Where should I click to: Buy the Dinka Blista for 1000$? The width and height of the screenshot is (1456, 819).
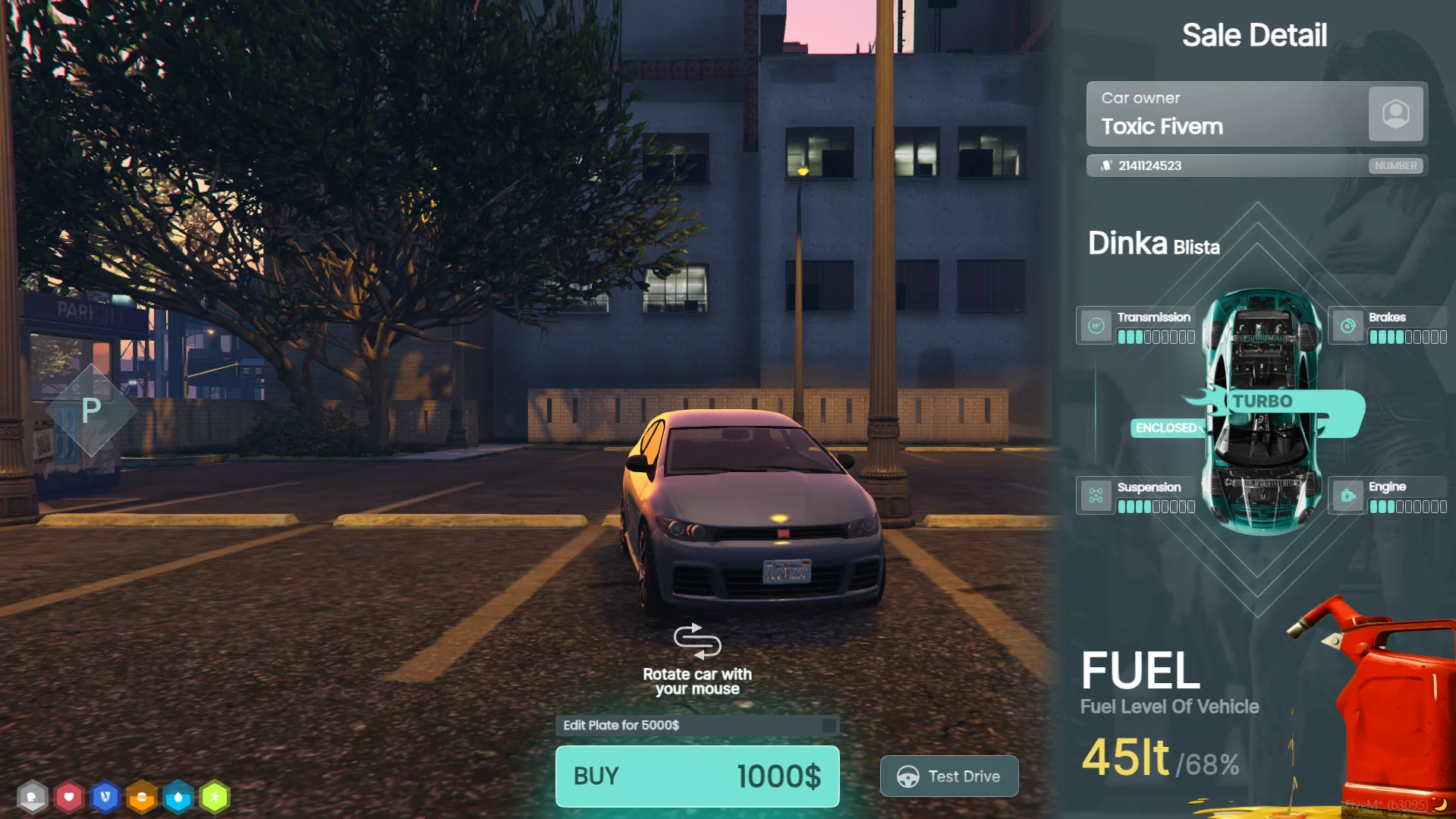[x=697, y=776]
